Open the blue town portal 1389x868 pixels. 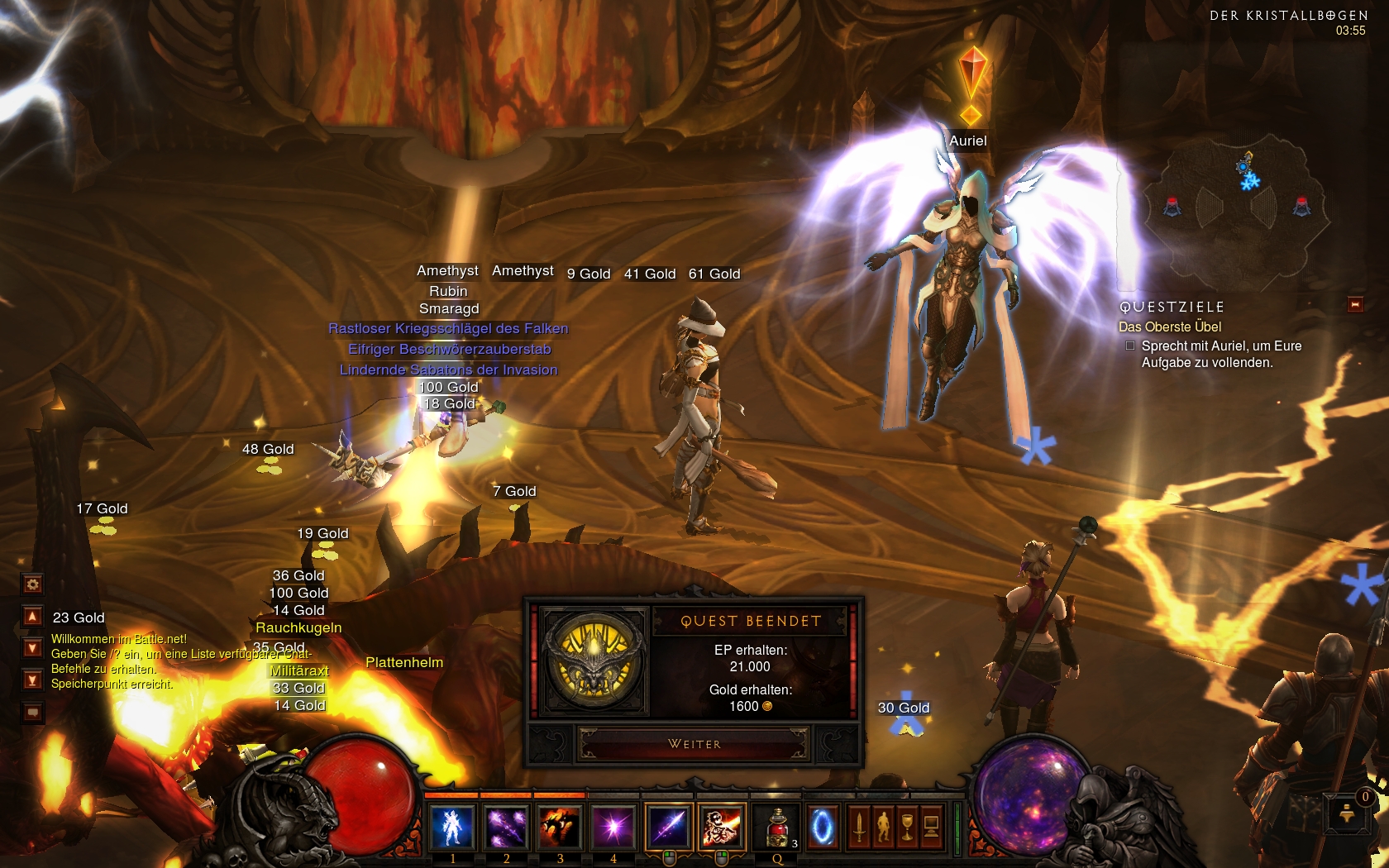click(x=823, y=827)
